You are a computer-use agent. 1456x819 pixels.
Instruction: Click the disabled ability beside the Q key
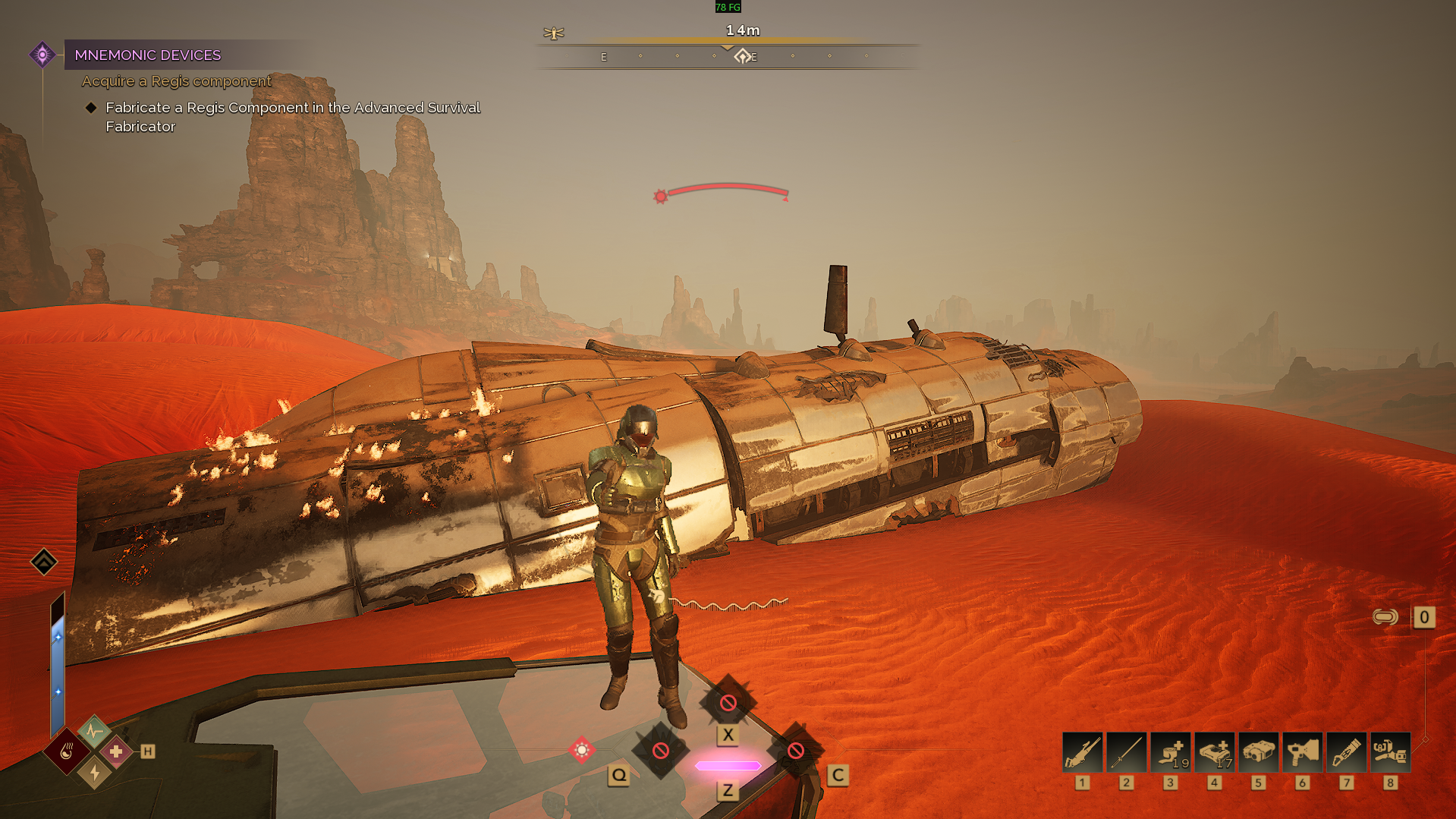pos(661,751)
